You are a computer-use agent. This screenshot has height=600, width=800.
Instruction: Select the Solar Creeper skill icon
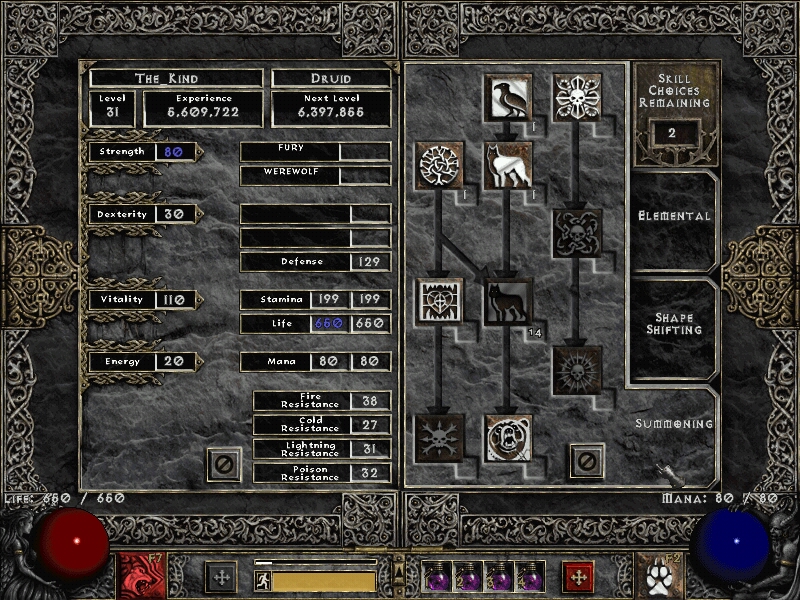coord(577,370)
